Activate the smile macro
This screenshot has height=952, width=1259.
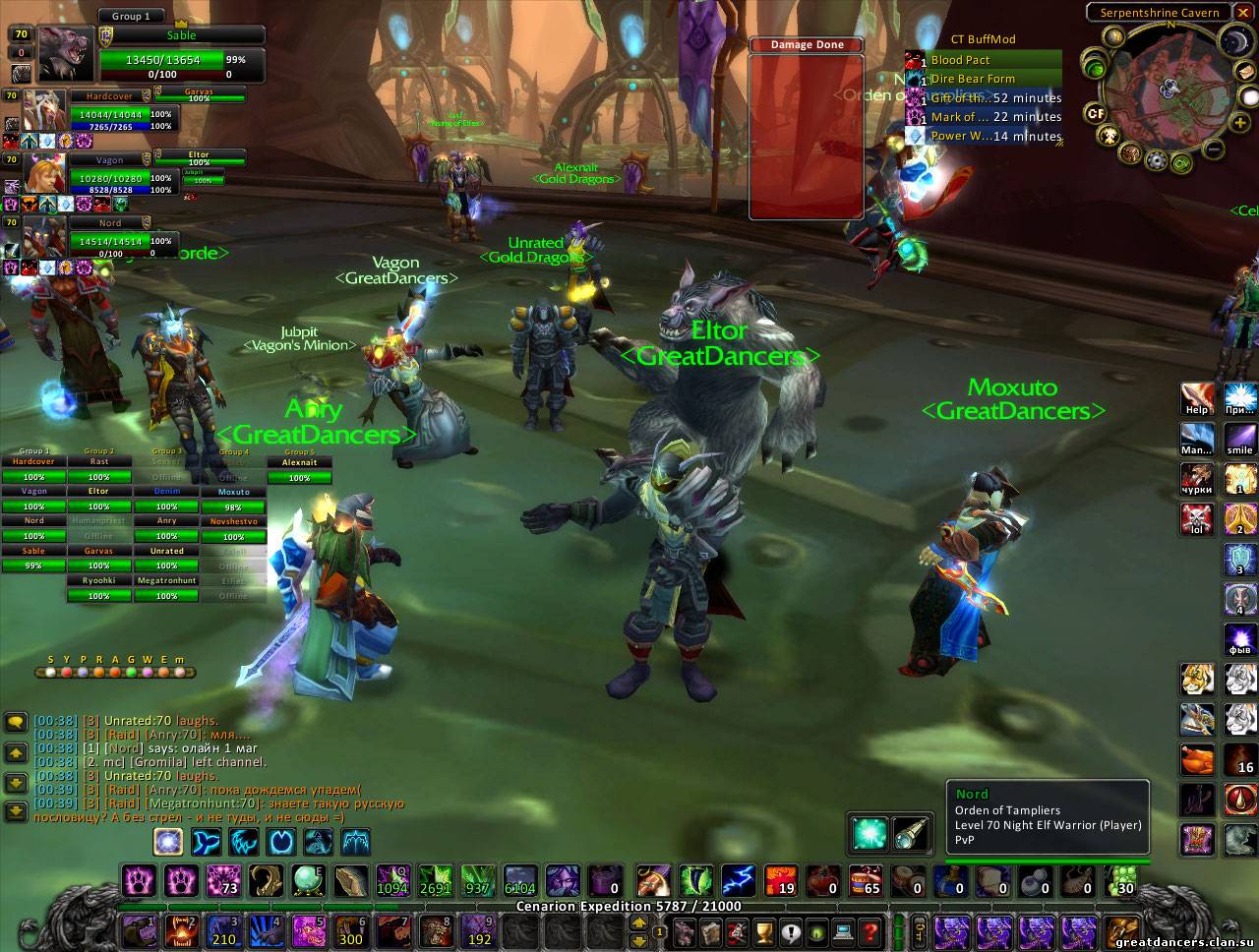pos(1239,439)
